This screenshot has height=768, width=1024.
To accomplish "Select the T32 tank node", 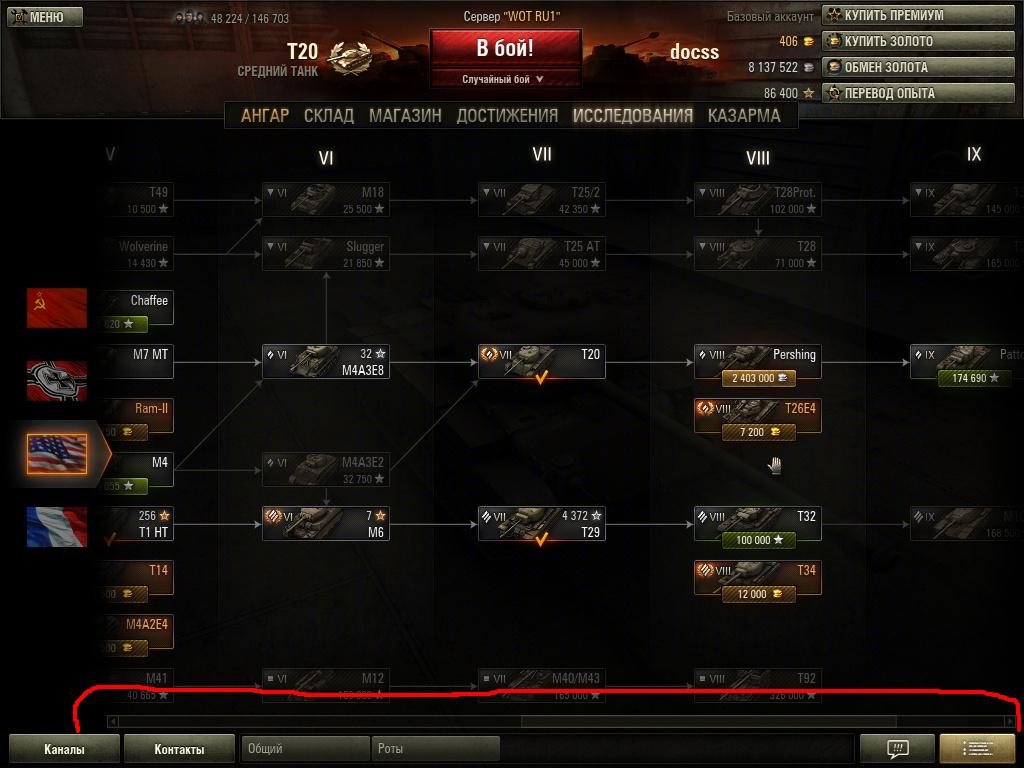I will click(758, 518).
